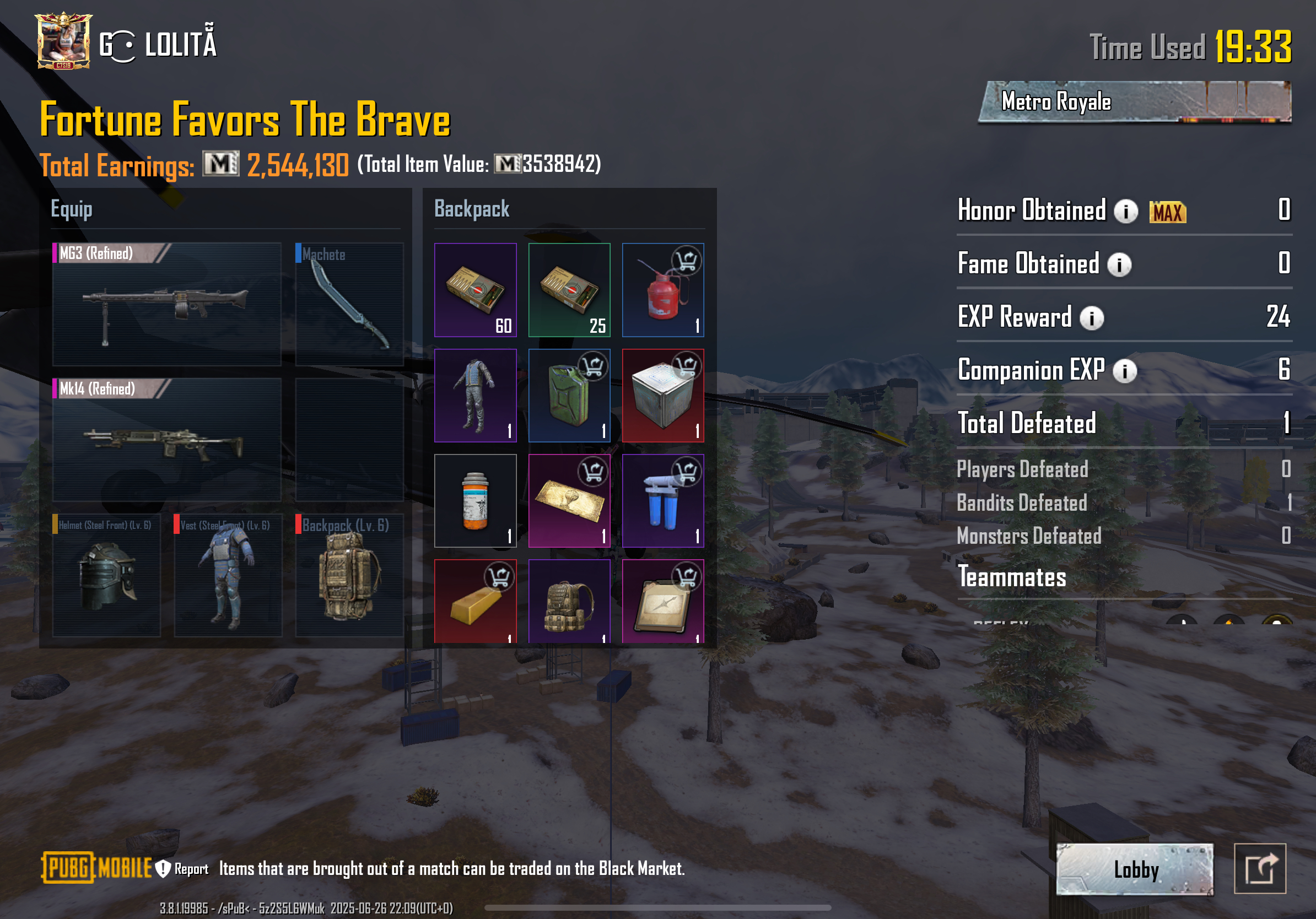Click the gold bar item
Screen dimensions: 1316x919
click(x=475, y=602)
